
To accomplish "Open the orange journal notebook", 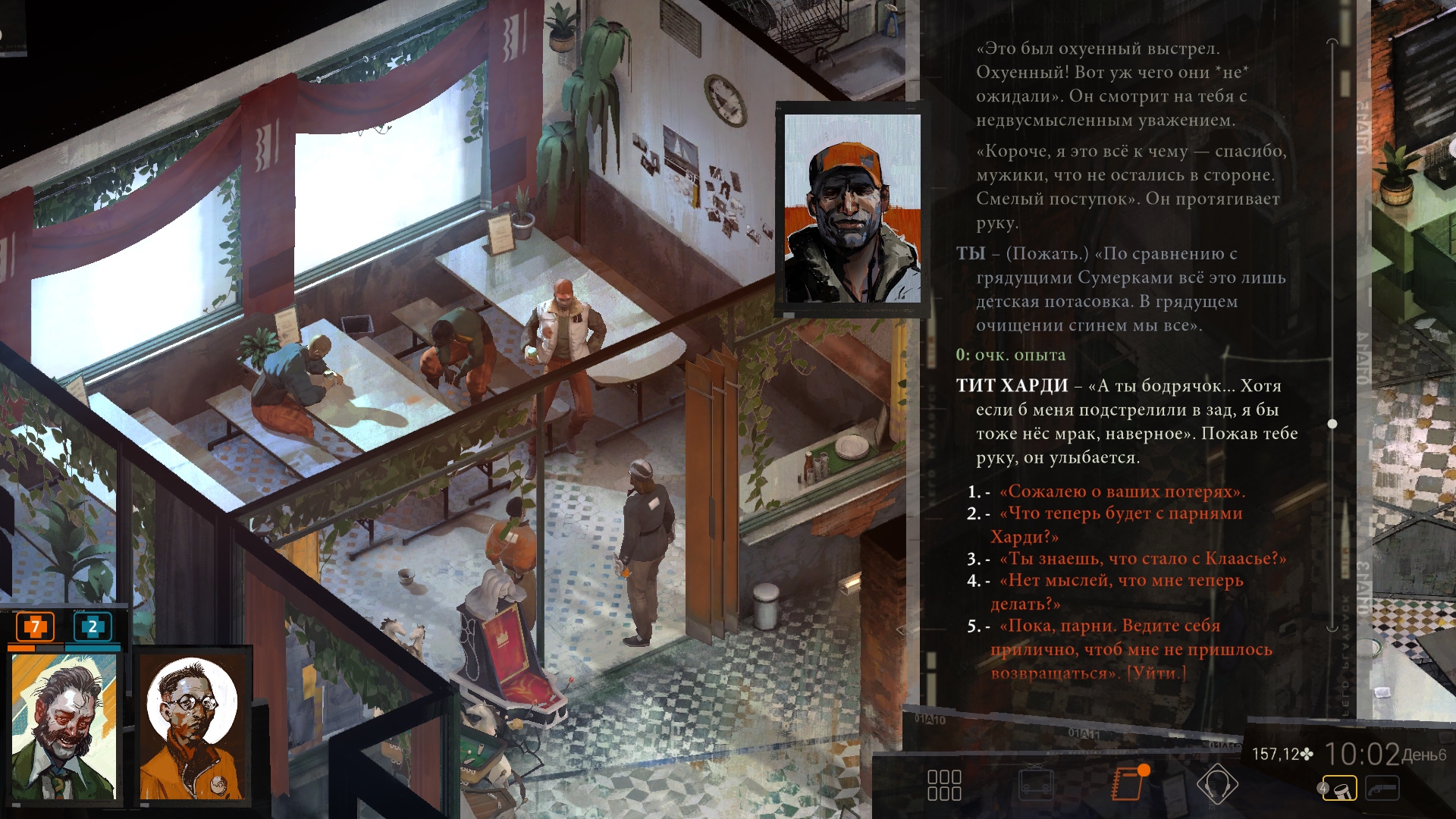I will (1128, 783).
